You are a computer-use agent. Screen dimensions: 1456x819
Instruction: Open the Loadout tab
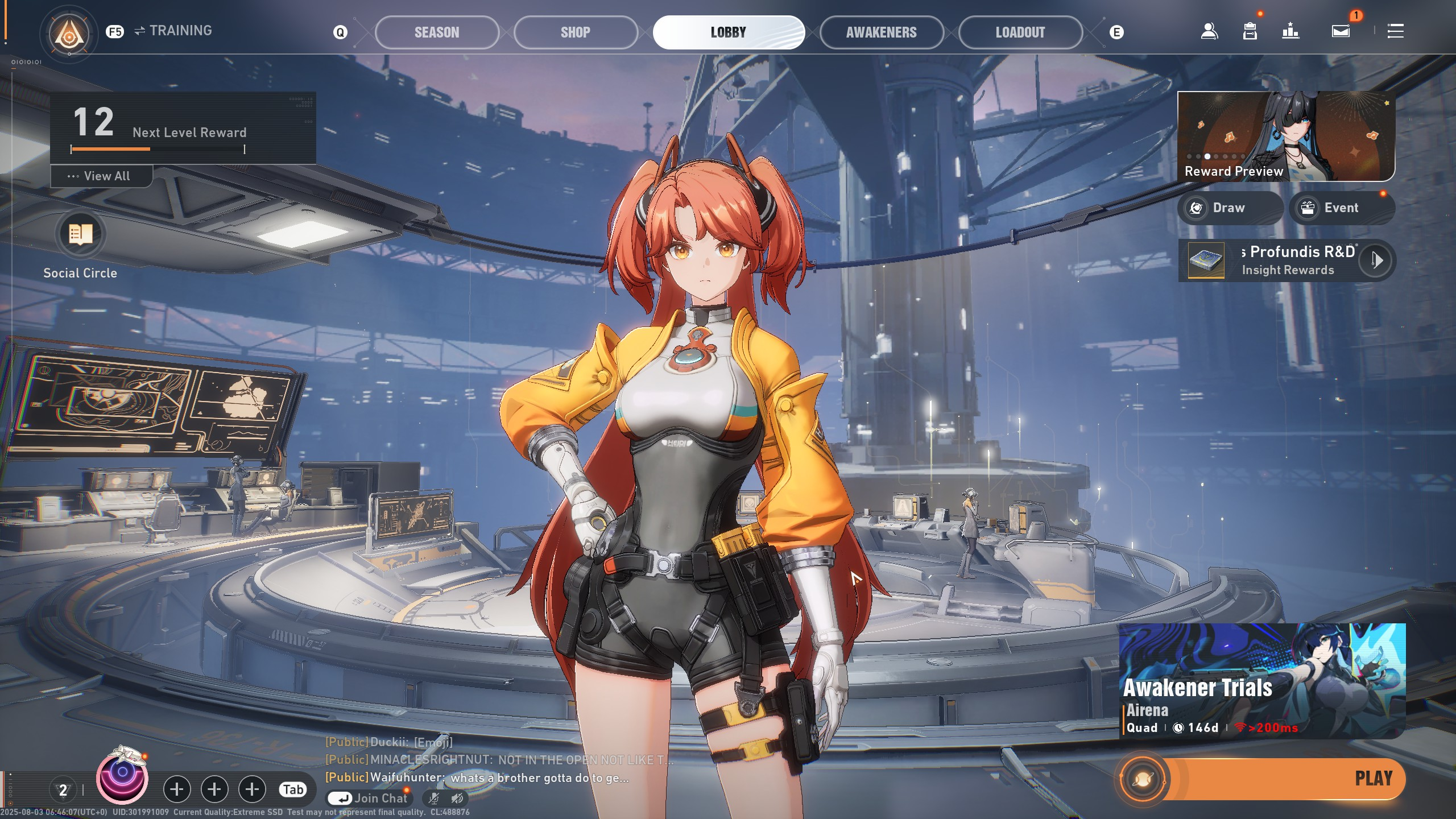coord(1020,32)
